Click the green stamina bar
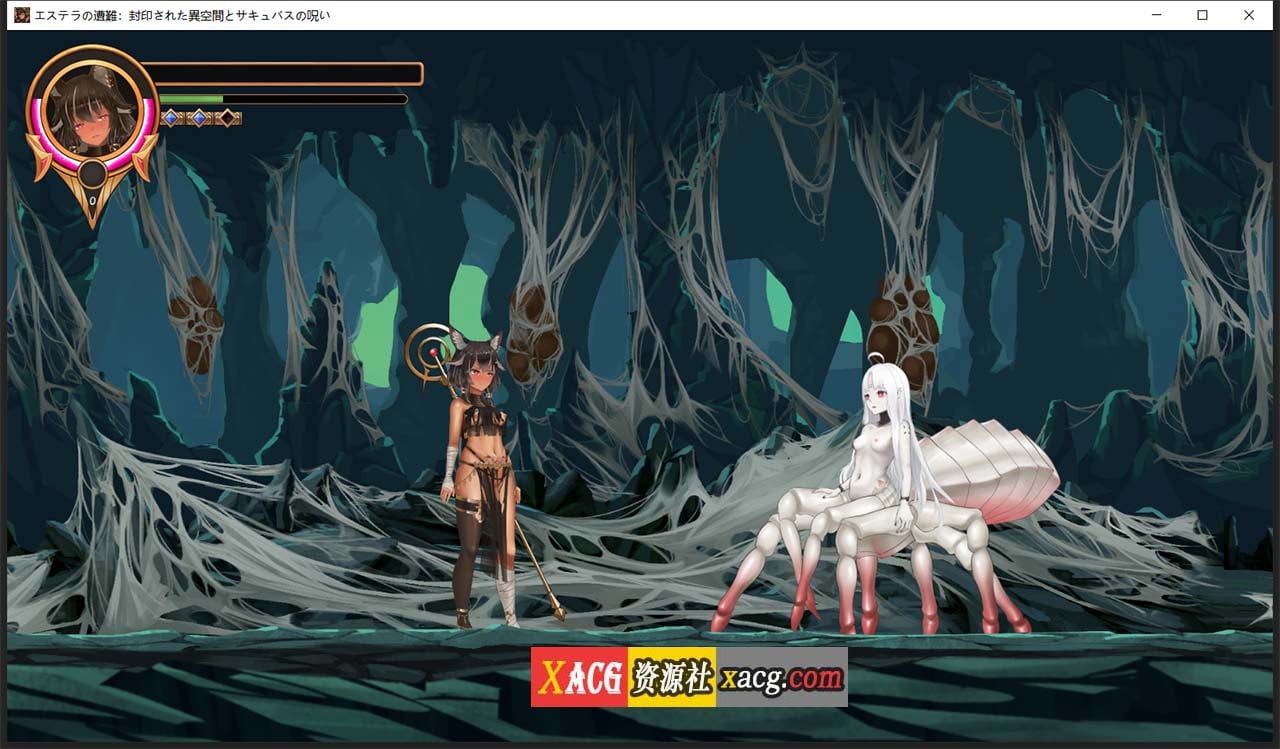The height and width of the screenshot is (749, 1280). (x=192, y=99)
